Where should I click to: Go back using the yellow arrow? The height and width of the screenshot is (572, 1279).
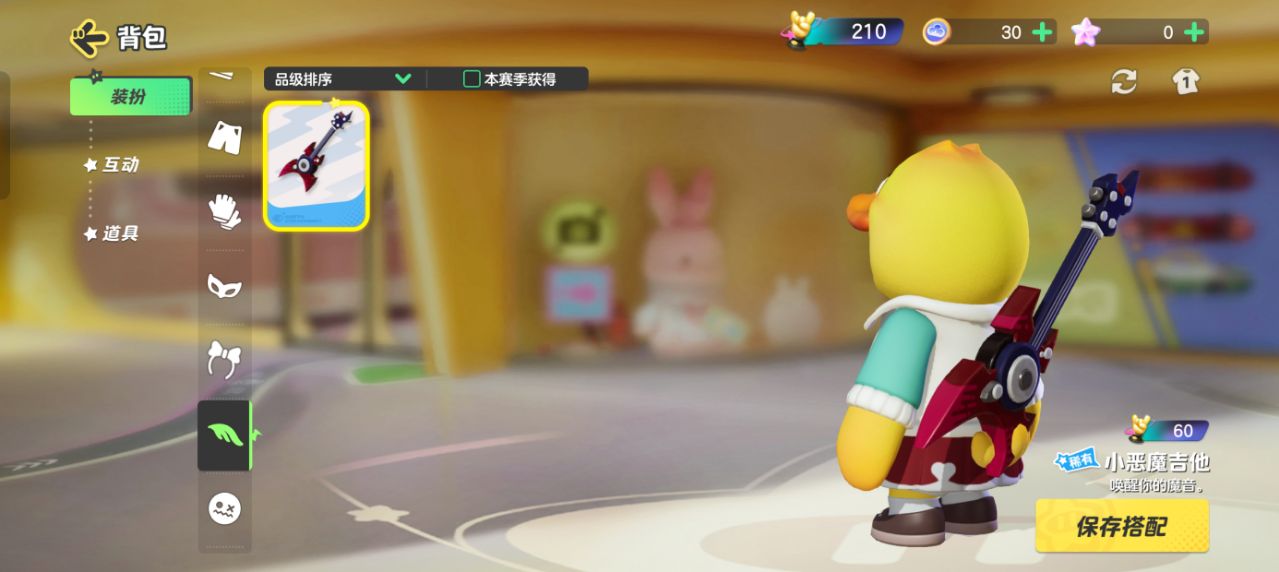(x=89, y=38)
